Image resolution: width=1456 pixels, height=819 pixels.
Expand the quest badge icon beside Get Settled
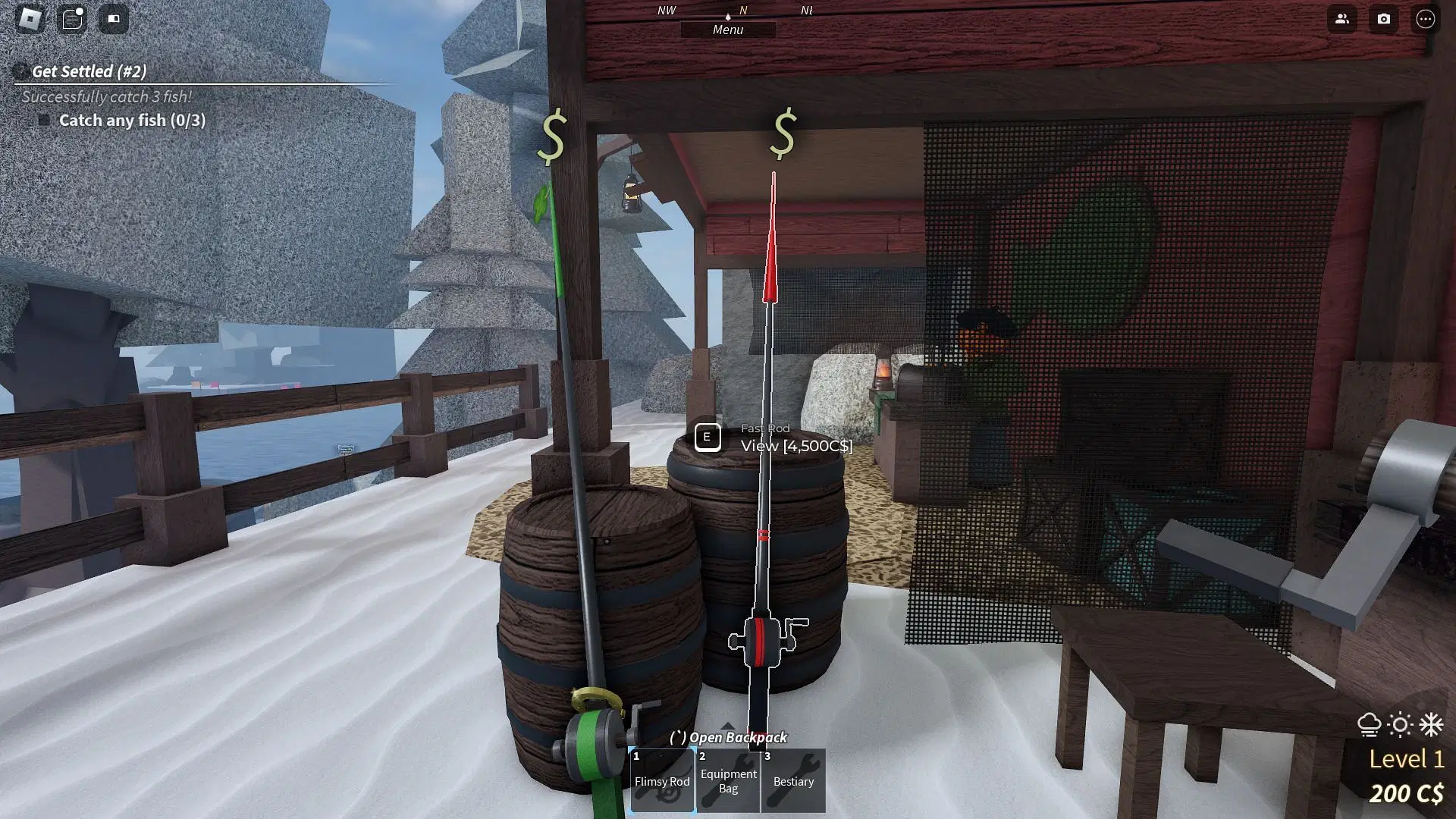pyautogui.click(x=18, y=71)
